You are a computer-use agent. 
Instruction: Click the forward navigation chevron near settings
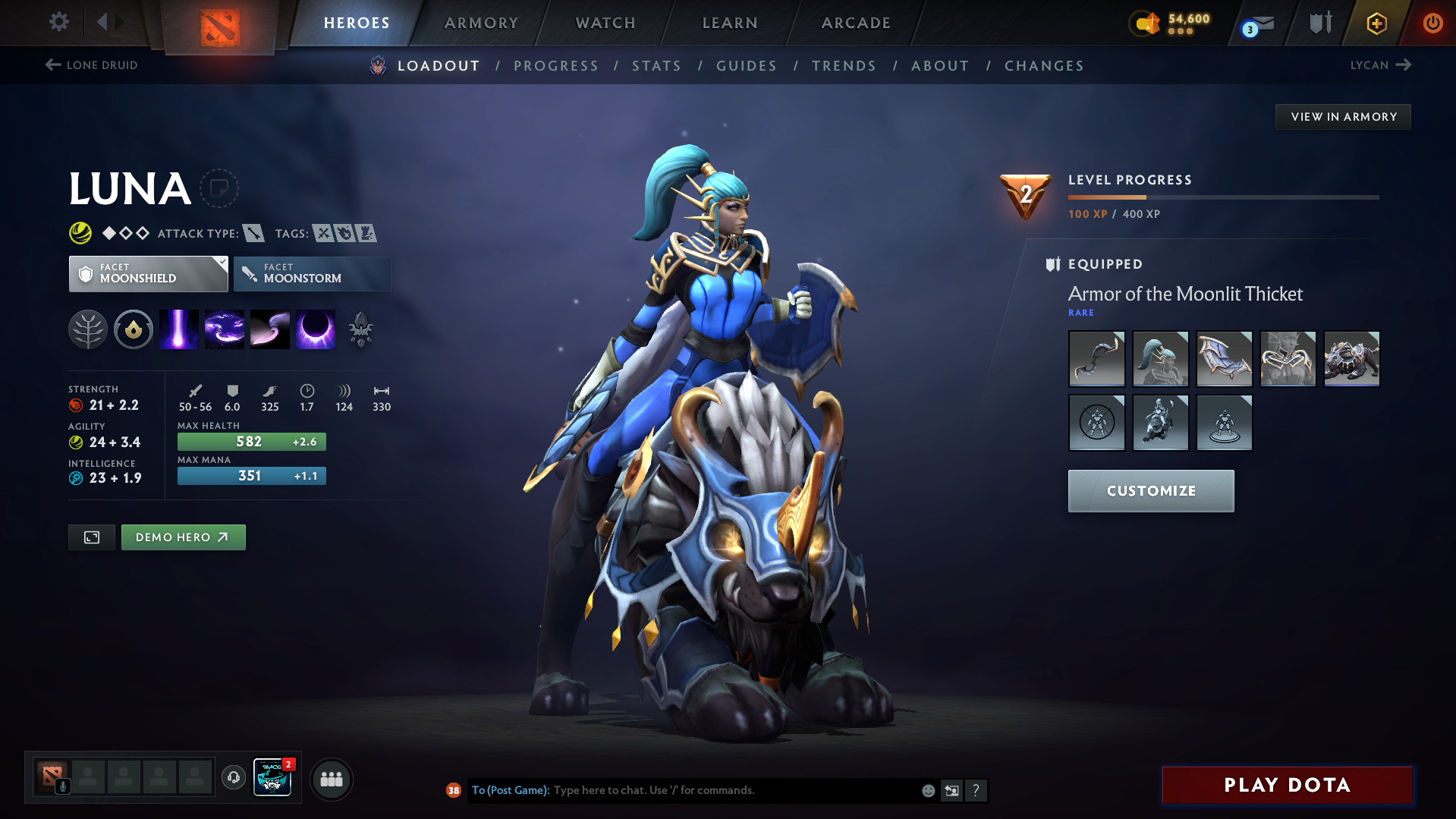[119, 22]
